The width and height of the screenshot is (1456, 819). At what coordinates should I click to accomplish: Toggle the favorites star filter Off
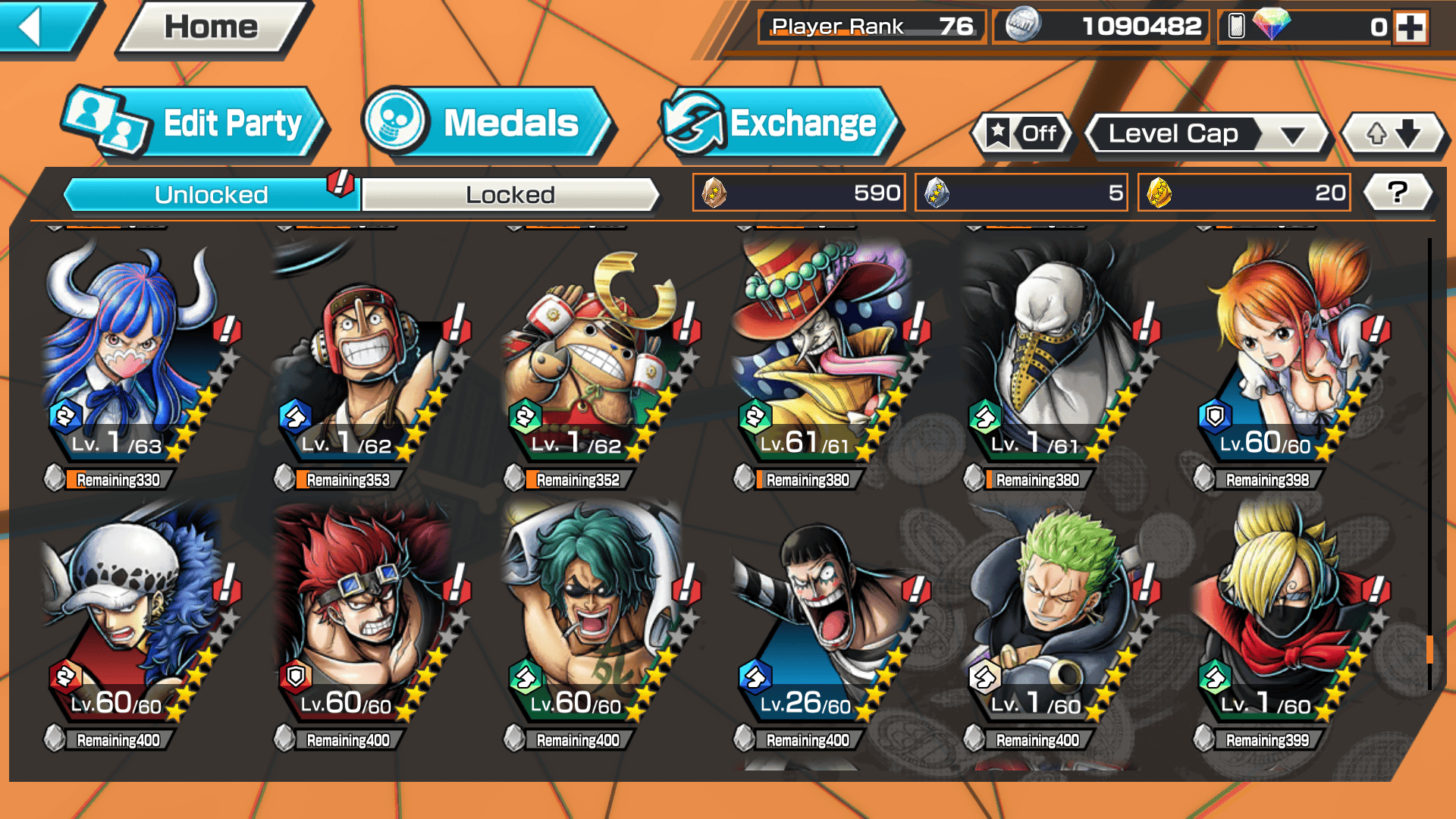(1022, 134)
